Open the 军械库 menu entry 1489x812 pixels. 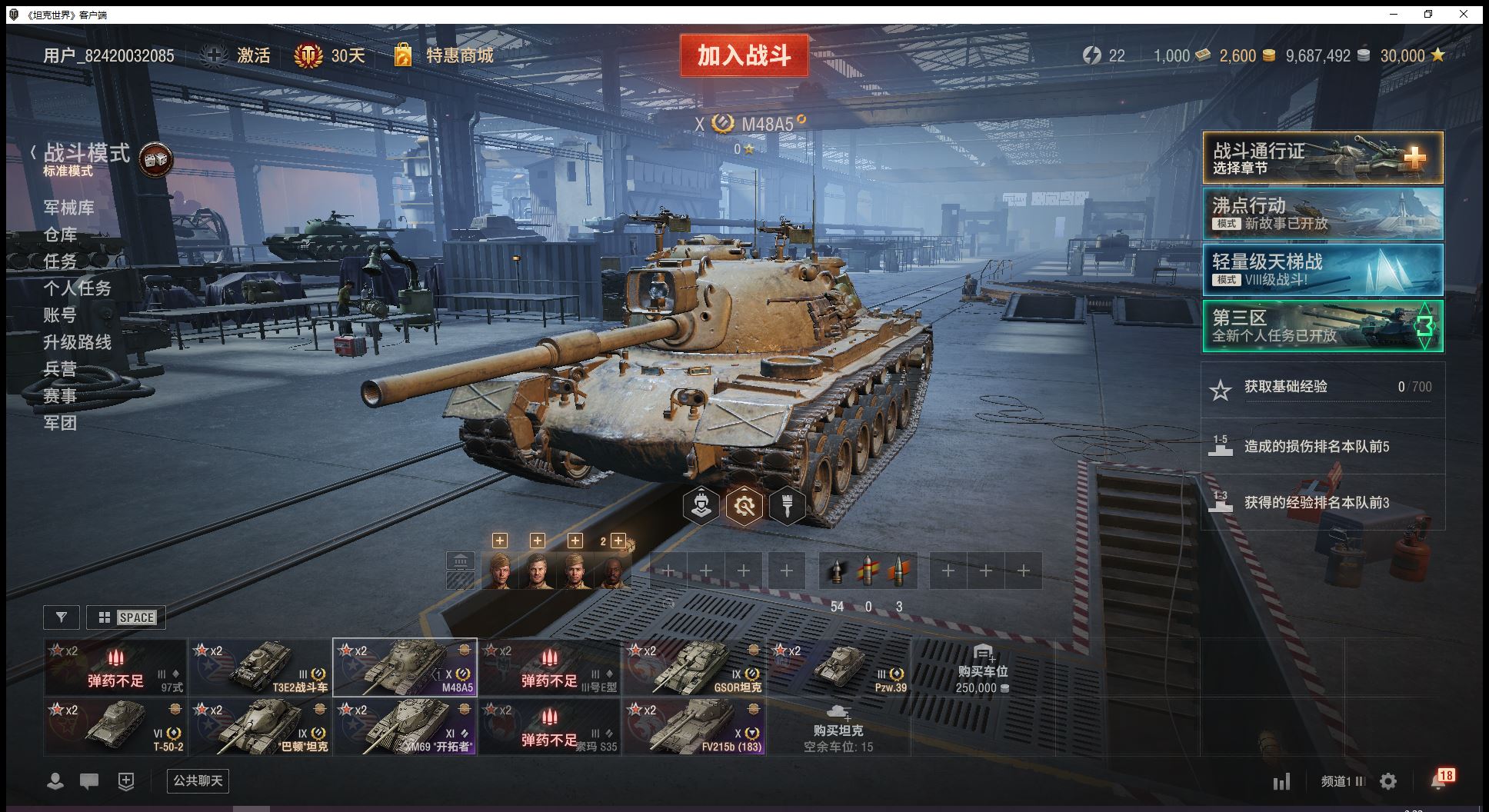click(x=69, y=208)
